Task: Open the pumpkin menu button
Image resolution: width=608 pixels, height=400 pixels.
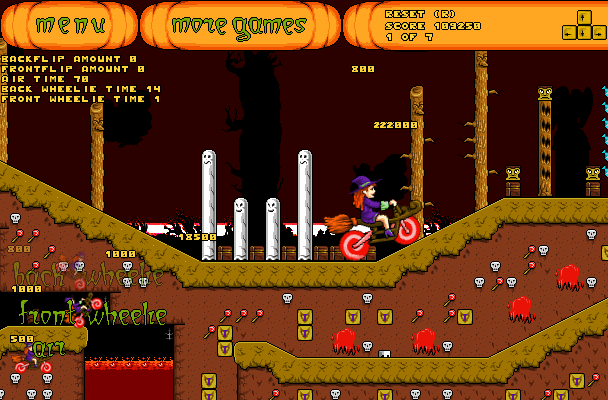Action: [69, 26]
